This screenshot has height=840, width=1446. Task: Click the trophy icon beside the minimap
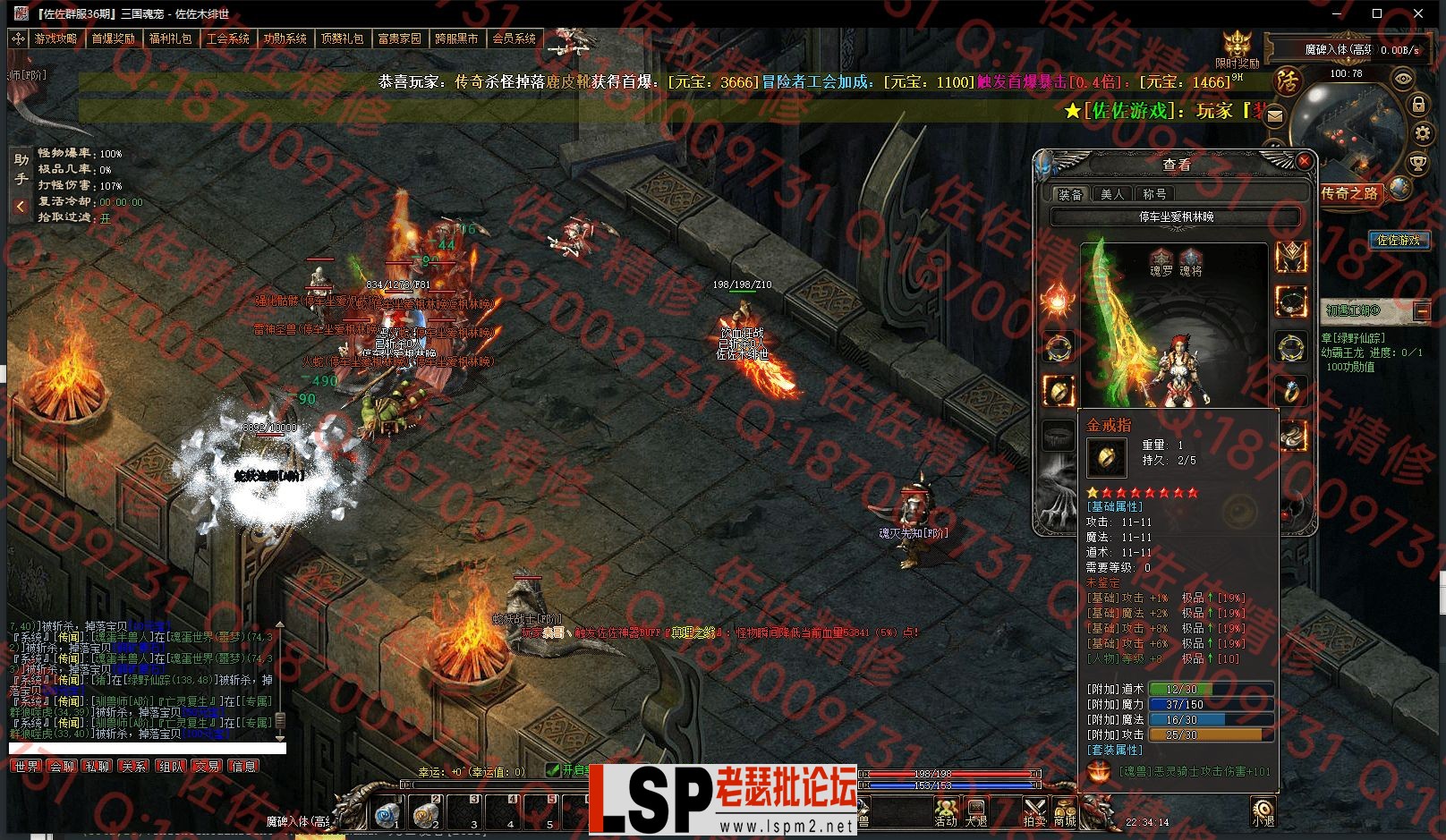[x=1417, y=163]
